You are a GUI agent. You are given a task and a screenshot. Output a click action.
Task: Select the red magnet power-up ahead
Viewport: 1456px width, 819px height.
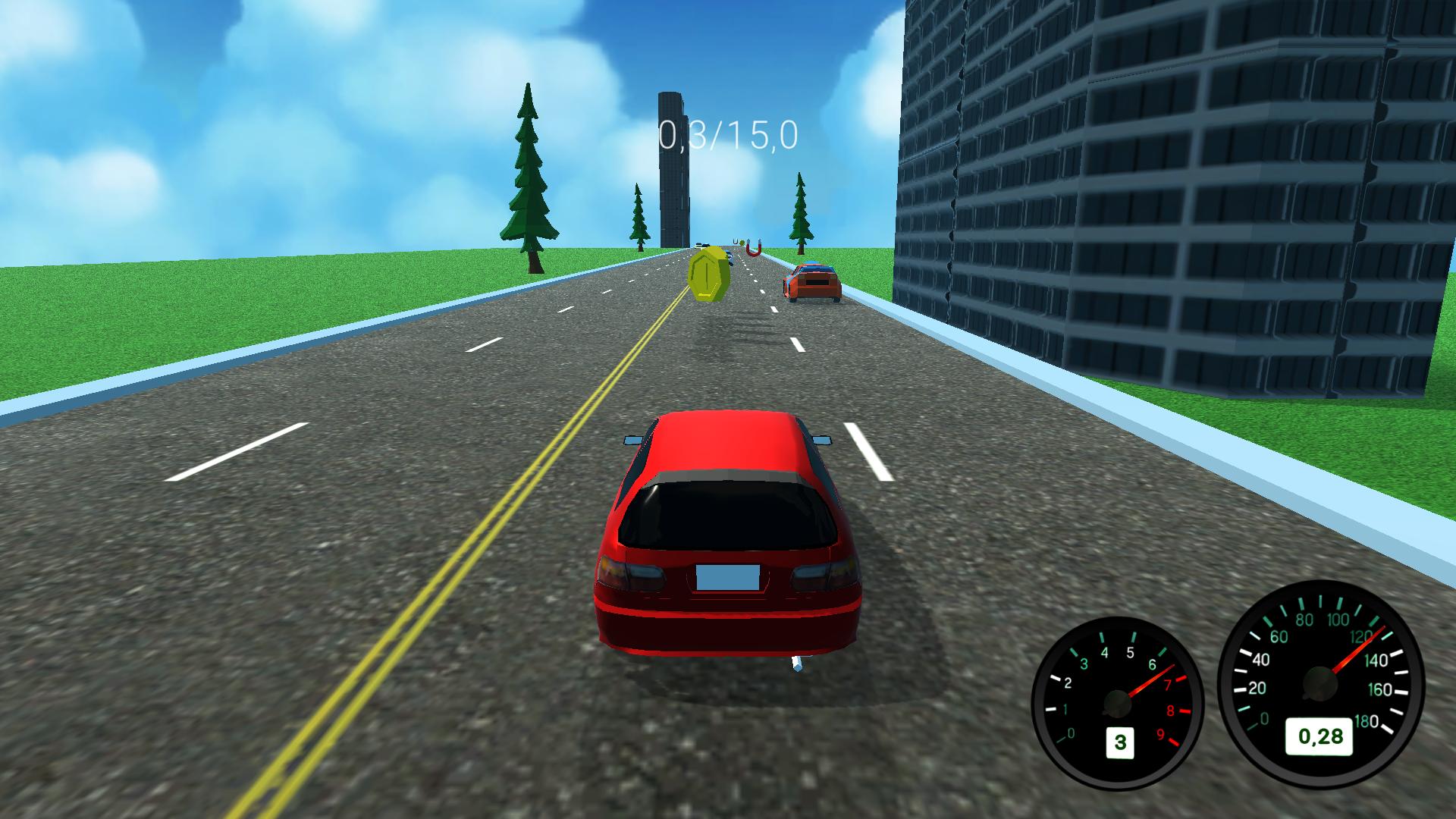[753, 248]
